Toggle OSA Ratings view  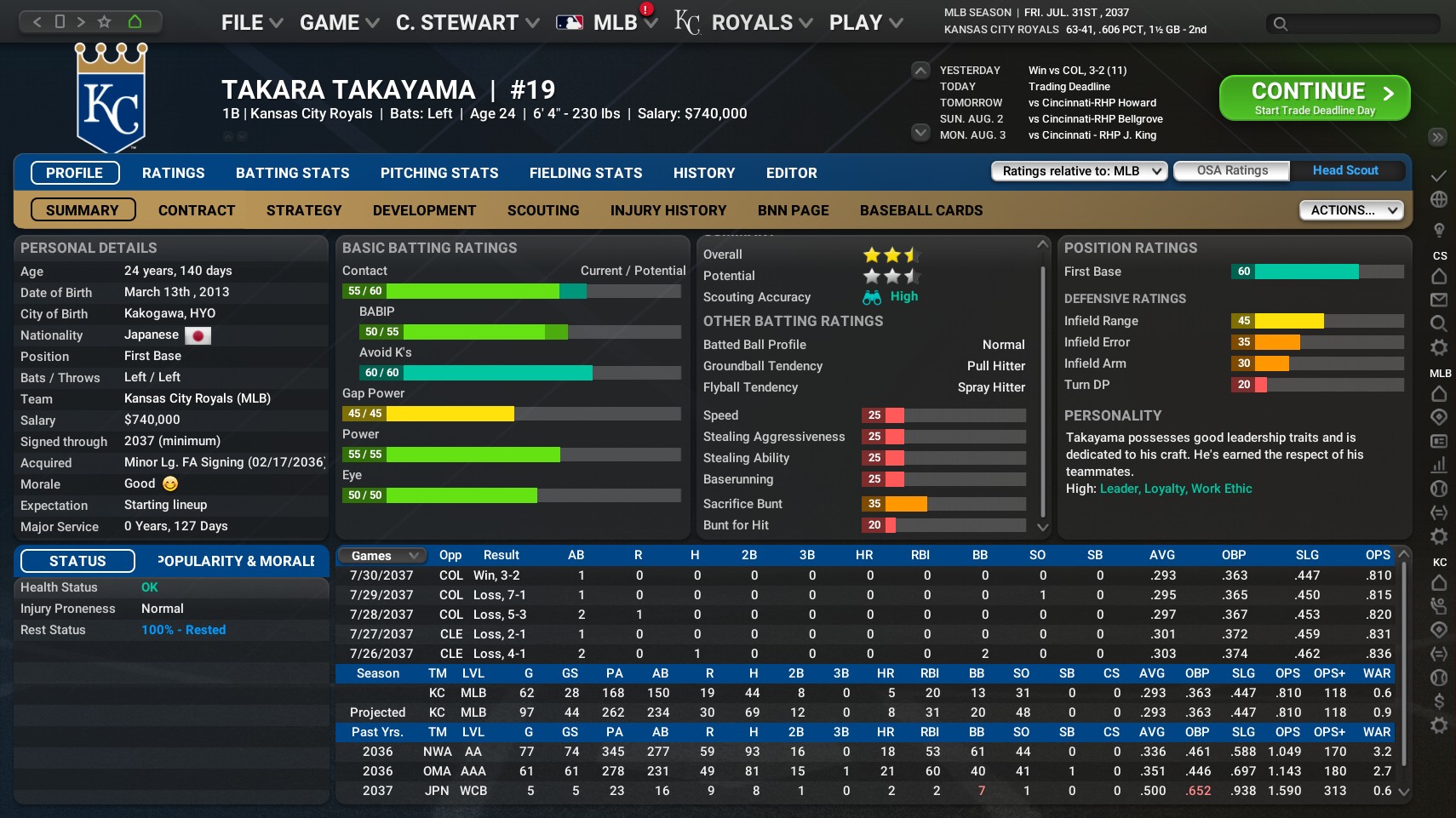coord(1231,170)
